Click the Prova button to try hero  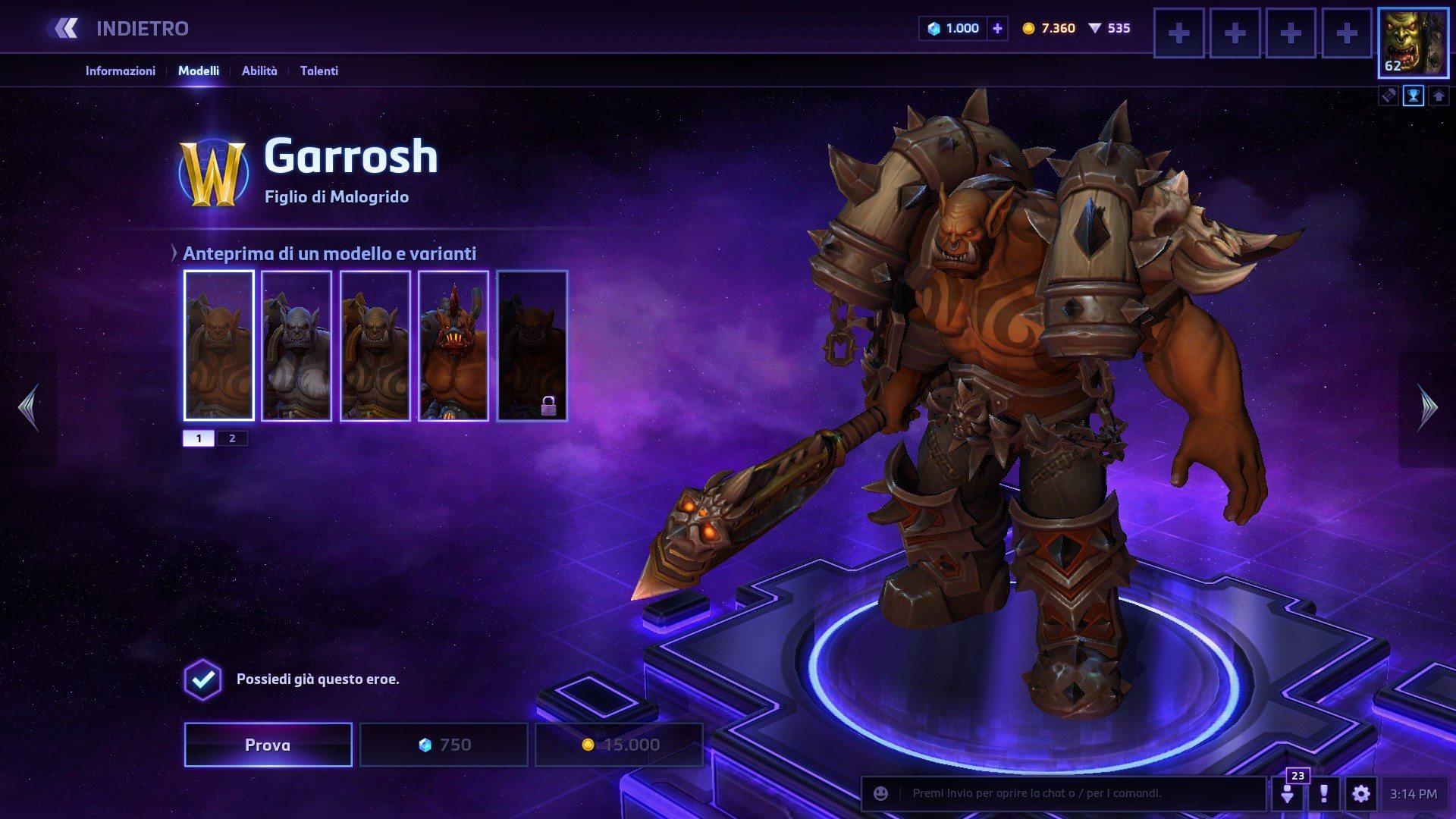pos(268,745)
